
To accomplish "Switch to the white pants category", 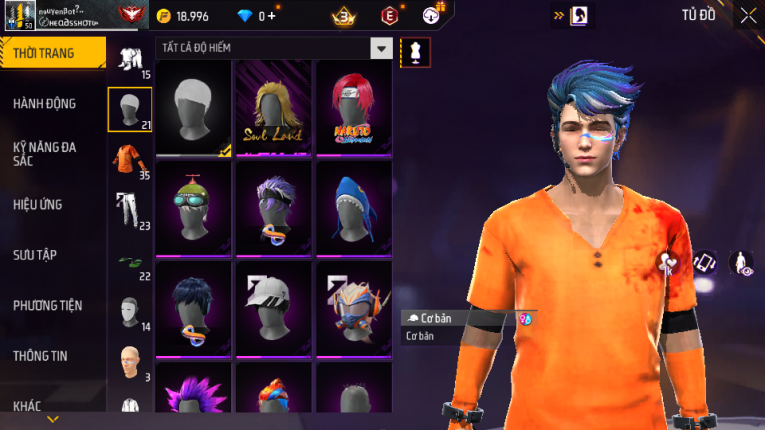I will point(129,209).
